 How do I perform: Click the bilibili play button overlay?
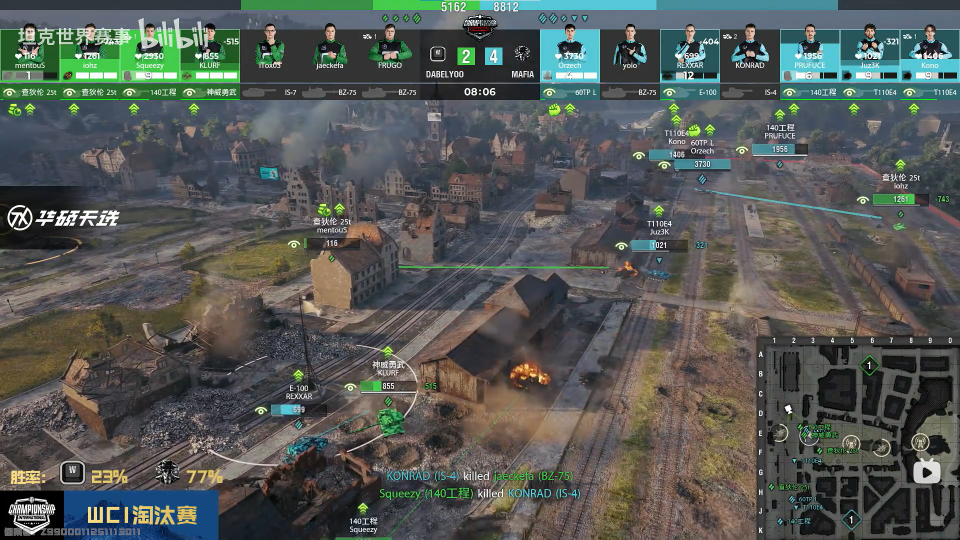point(926,471)
